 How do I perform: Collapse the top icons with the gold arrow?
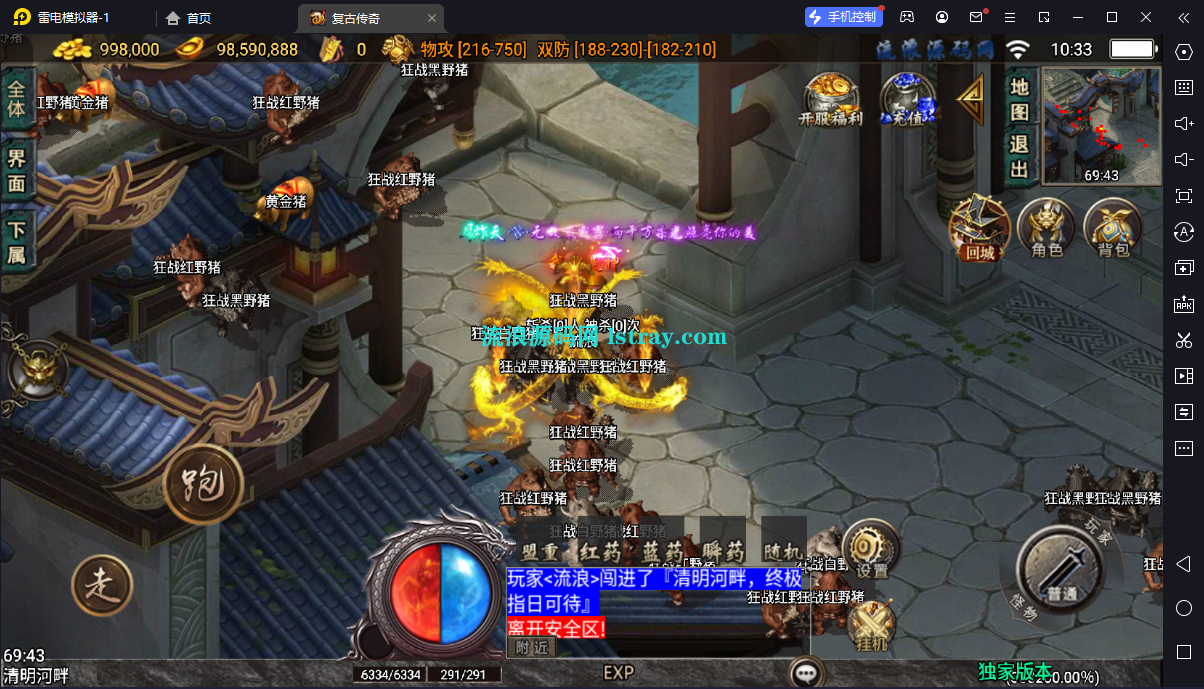click(969, 98)
